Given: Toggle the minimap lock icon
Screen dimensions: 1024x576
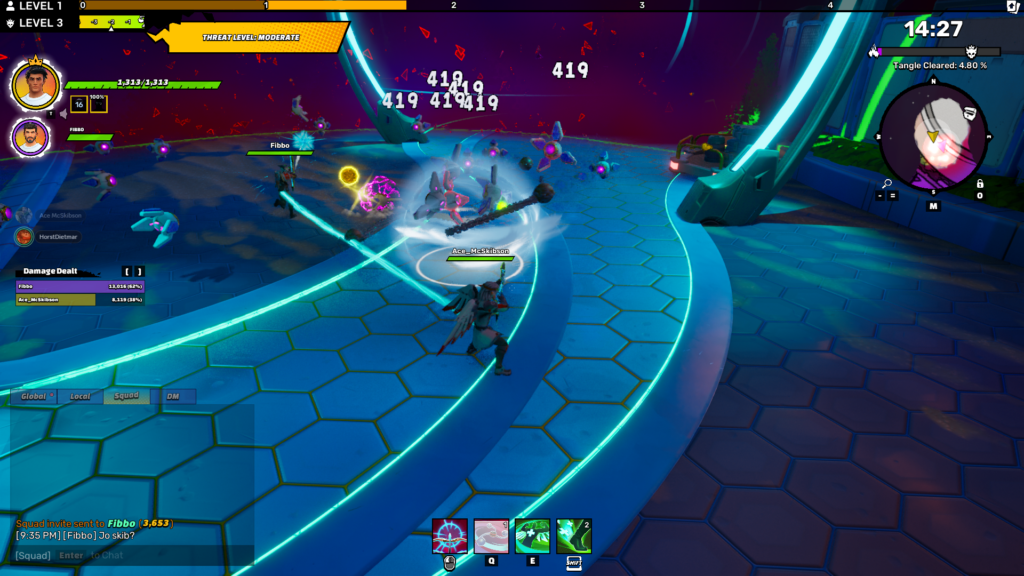Looking at the screenshot, I should click(980, 184).
